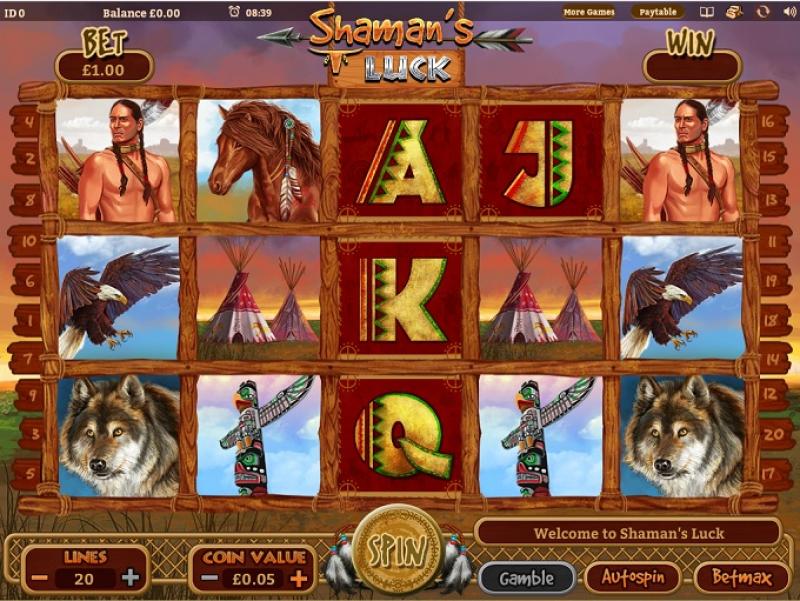The width and height of the screenshot is (800, 601).
Task: Choose payline marker number 20
Action: pyautogui.click(x=772, y=434)
